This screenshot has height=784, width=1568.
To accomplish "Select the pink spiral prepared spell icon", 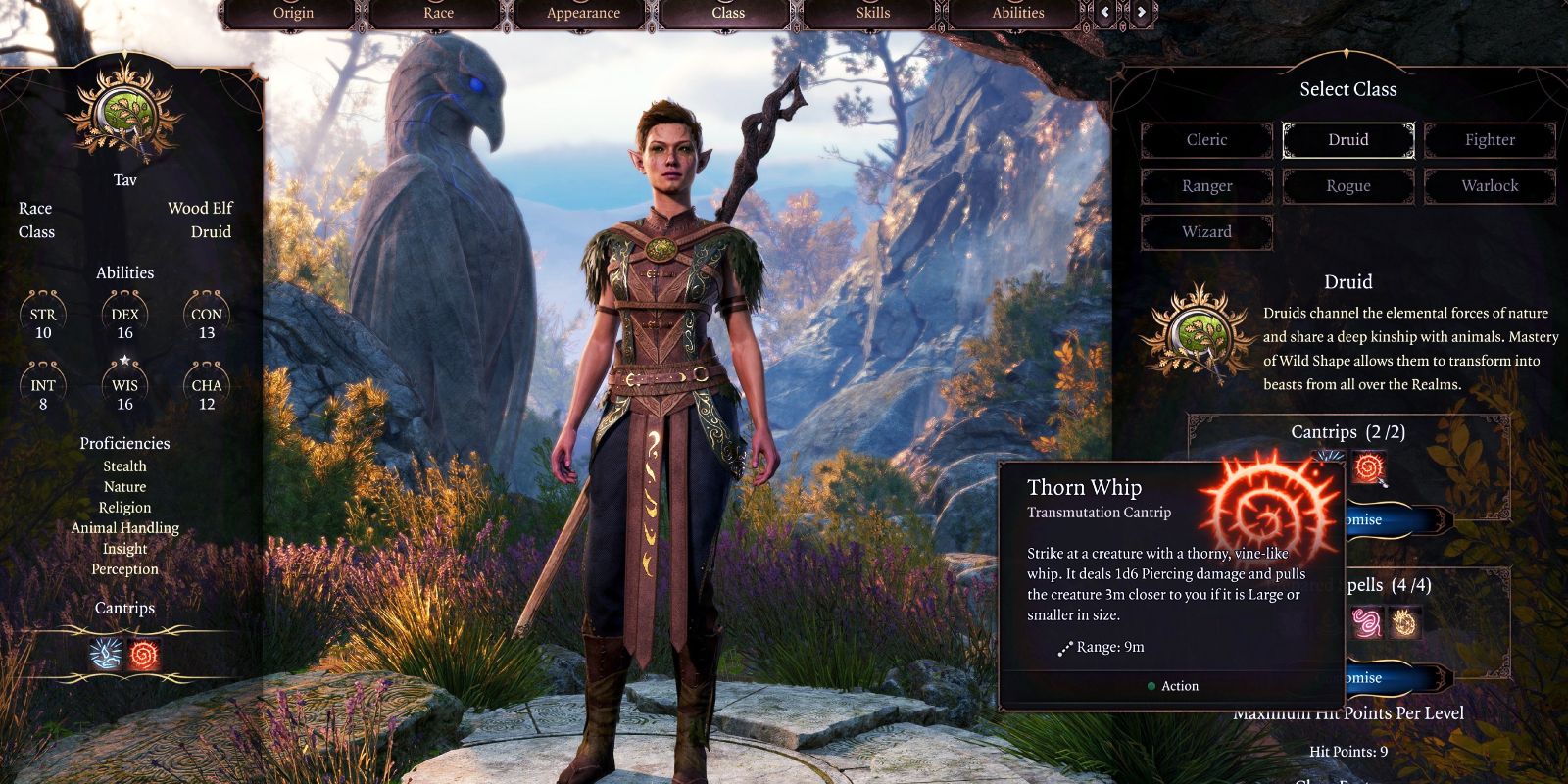I will pos(1367,622).
